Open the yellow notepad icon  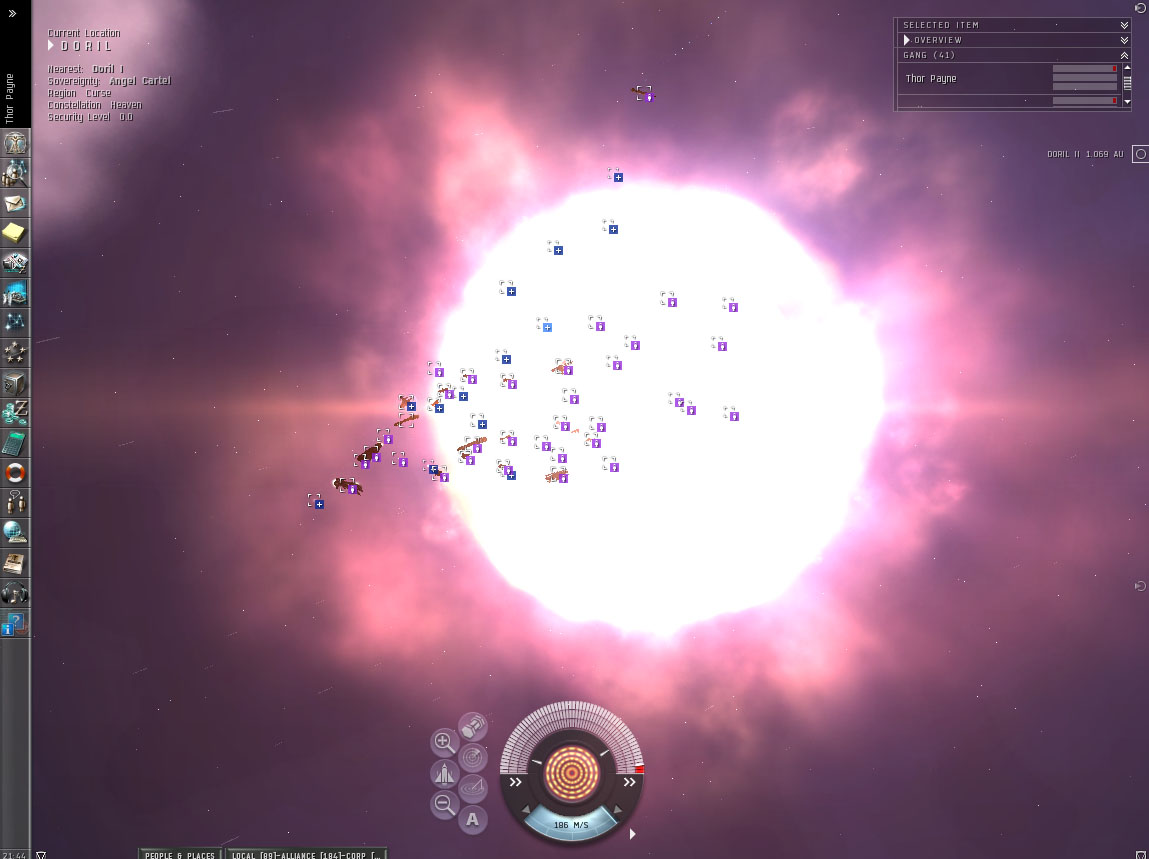(15, 233)
